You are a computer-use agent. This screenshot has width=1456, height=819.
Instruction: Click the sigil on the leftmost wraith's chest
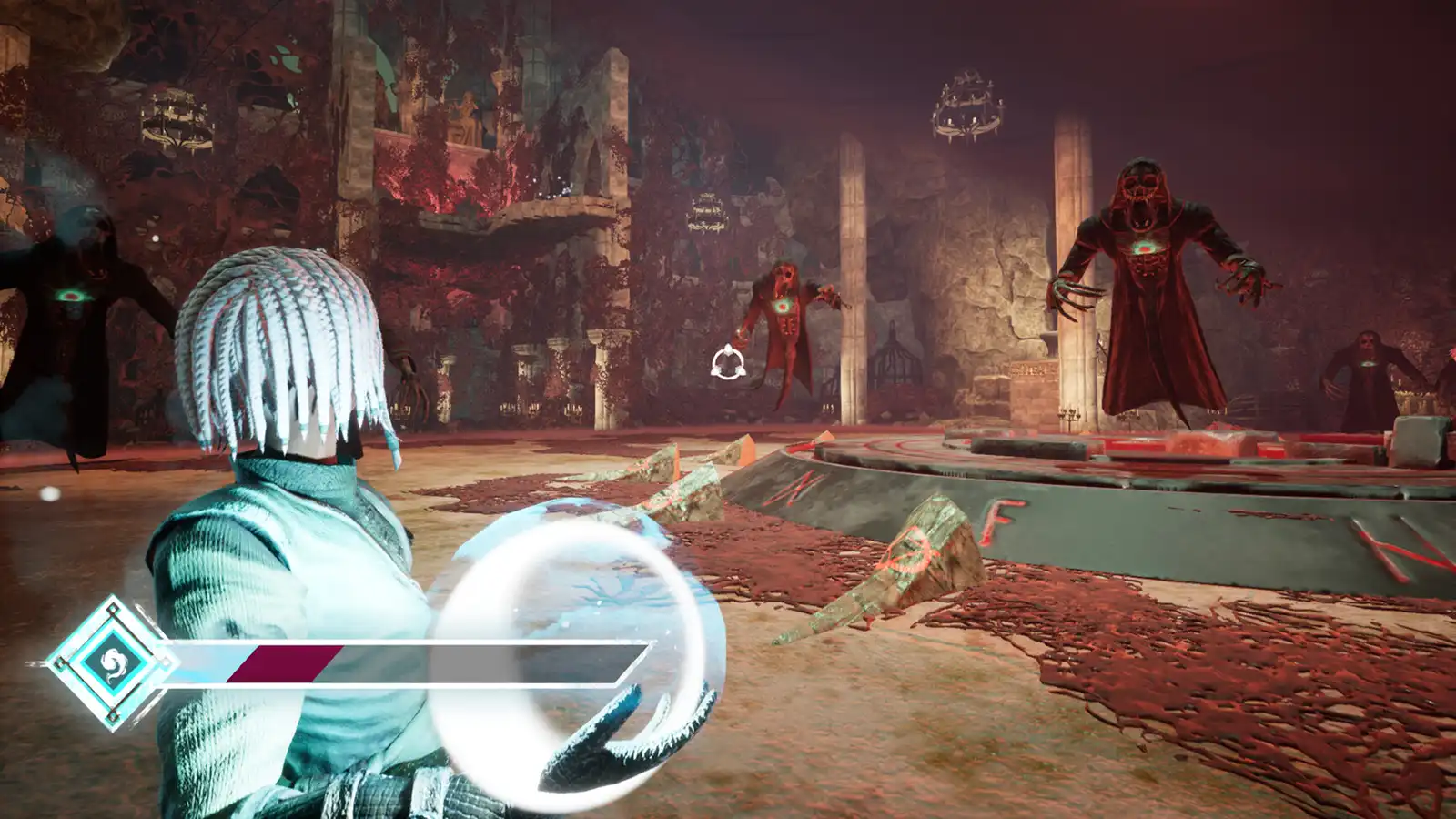(x=71, y=296)
